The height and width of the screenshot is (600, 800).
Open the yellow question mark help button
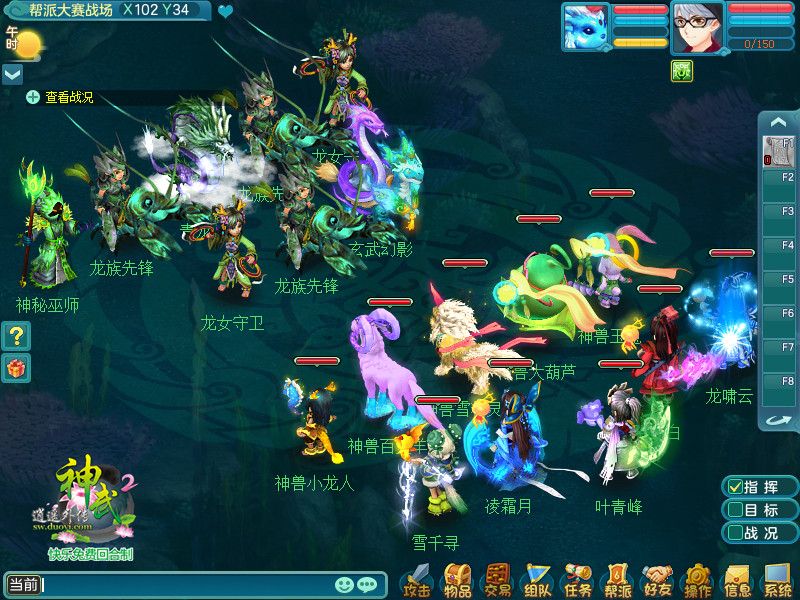15,336
